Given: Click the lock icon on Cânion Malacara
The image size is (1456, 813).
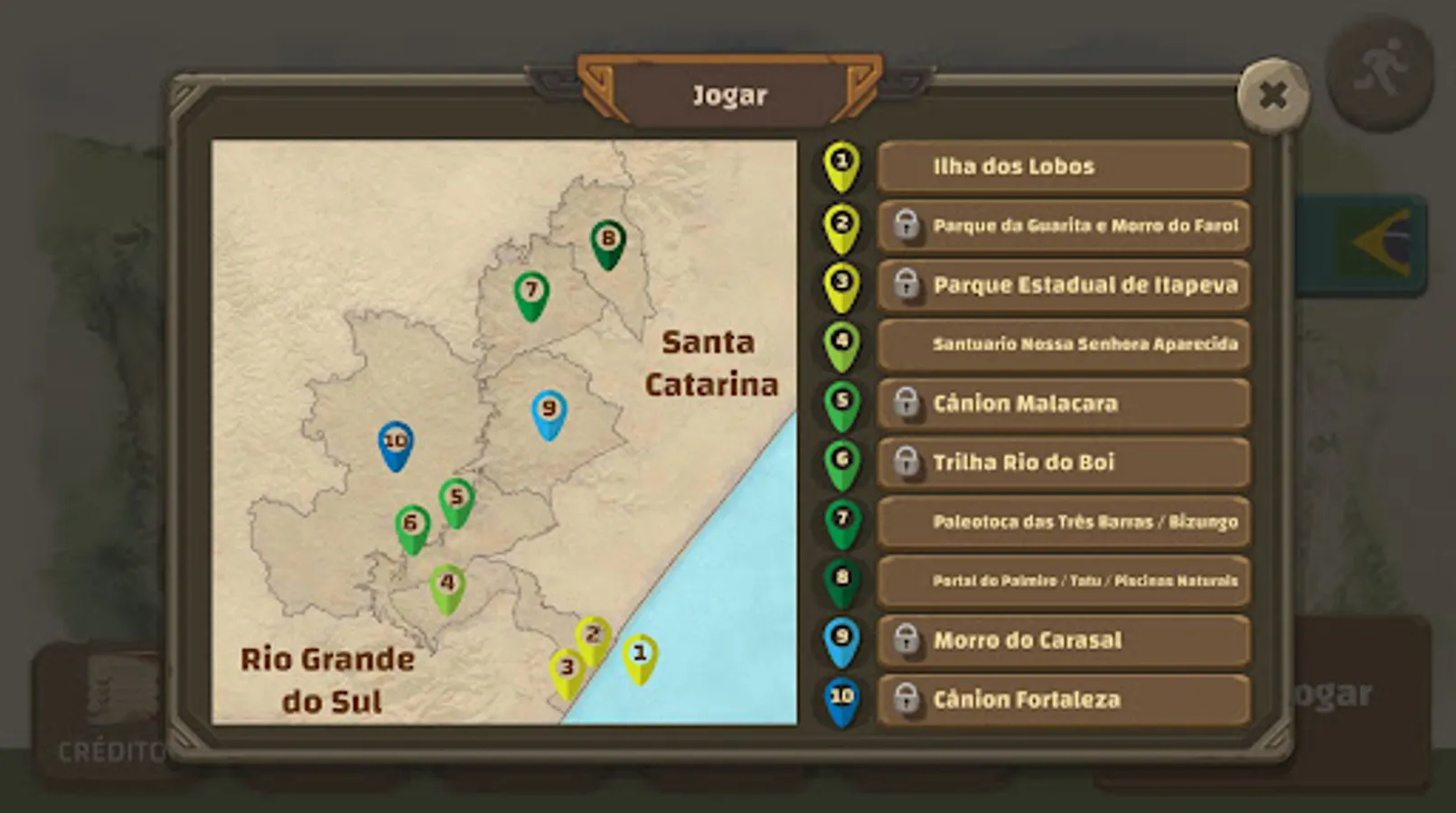Looking at the screenshot, I should coord(907,403).
